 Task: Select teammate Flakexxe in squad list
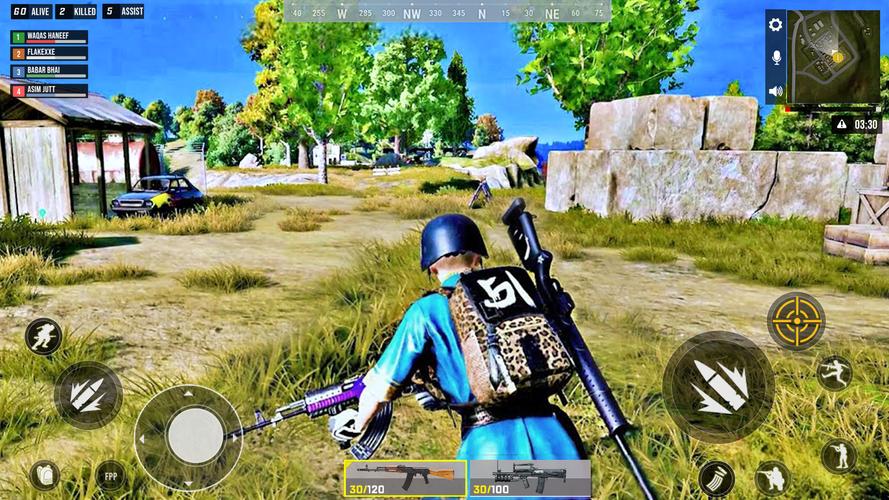(49, 54)
